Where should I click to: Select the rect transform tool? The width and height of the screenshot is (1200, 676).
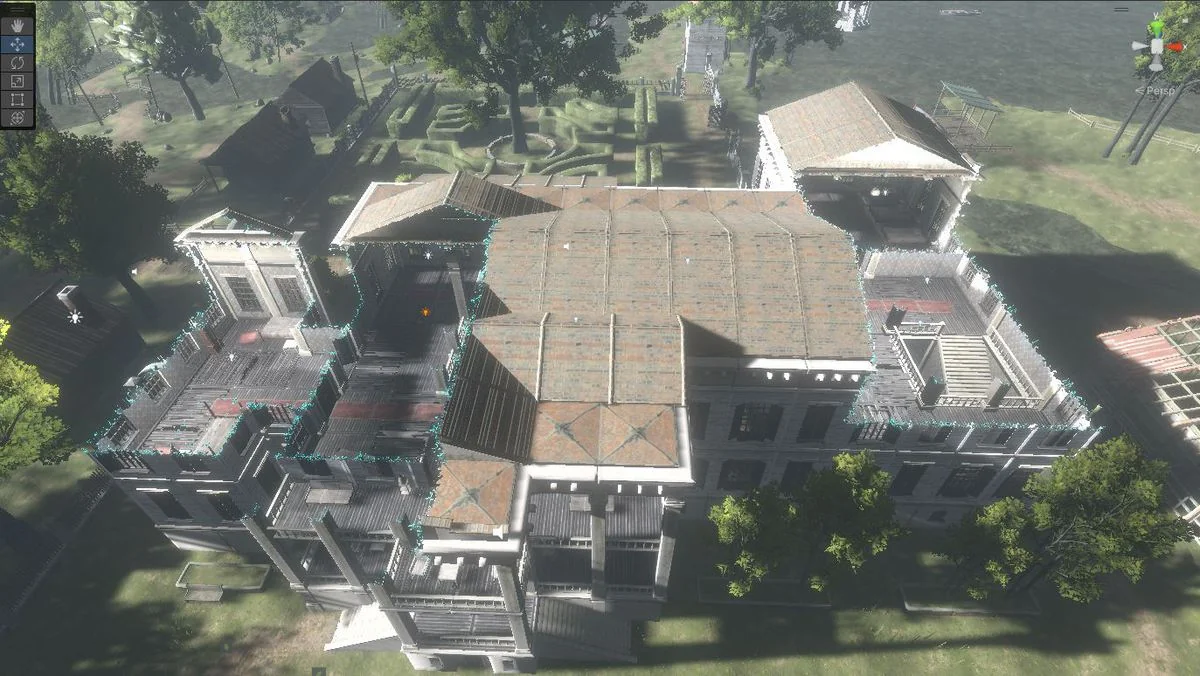[18, 99]
